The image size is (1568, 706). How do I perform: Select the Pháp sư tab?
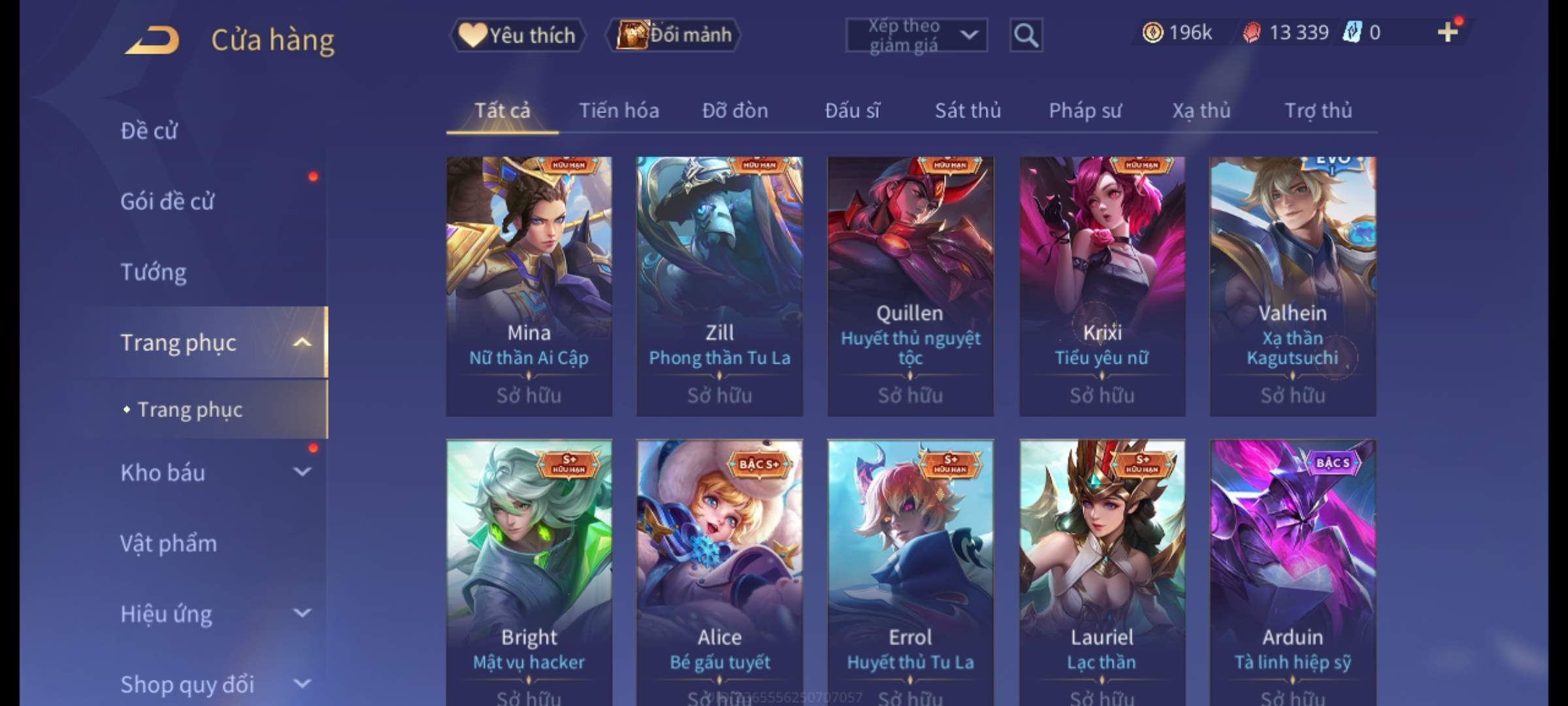[1085, 110]
